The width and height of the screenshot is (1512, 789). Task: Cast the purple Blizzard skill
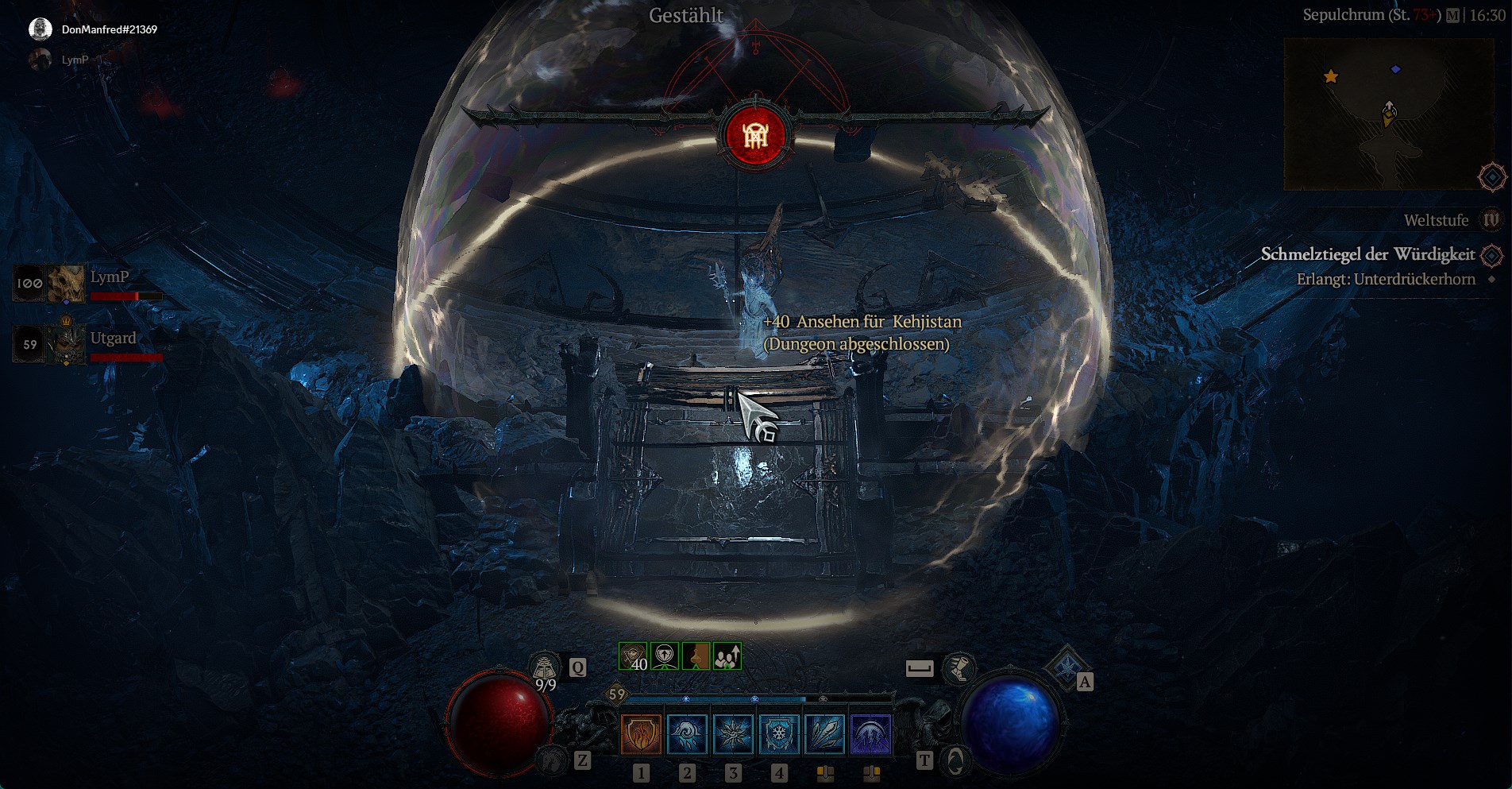(x=871, y=733)
